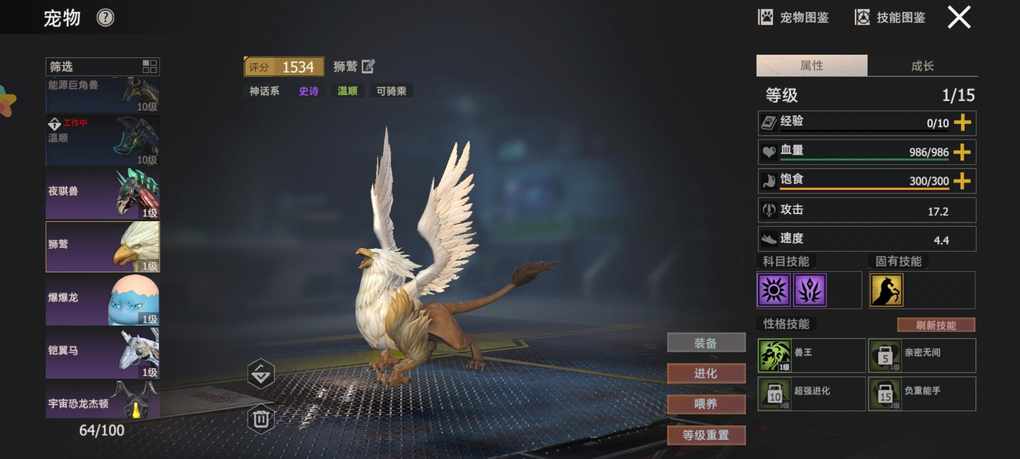Reset level with the 等级重置 button
Screen dimensions: 1020x459
(x=706, y=435)
